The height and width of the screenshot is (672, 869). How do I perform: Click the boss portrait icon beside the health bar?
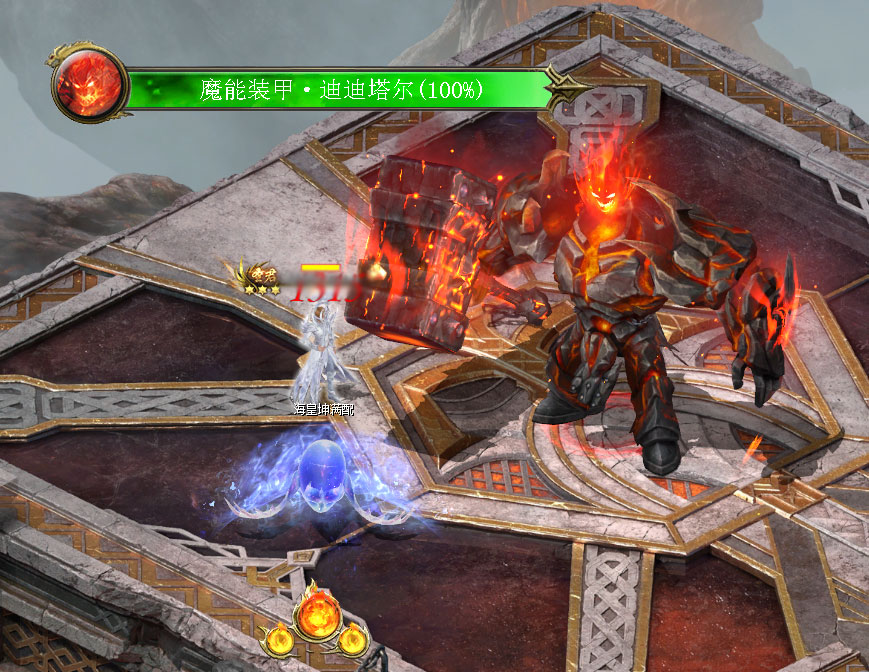coord(91,84)
